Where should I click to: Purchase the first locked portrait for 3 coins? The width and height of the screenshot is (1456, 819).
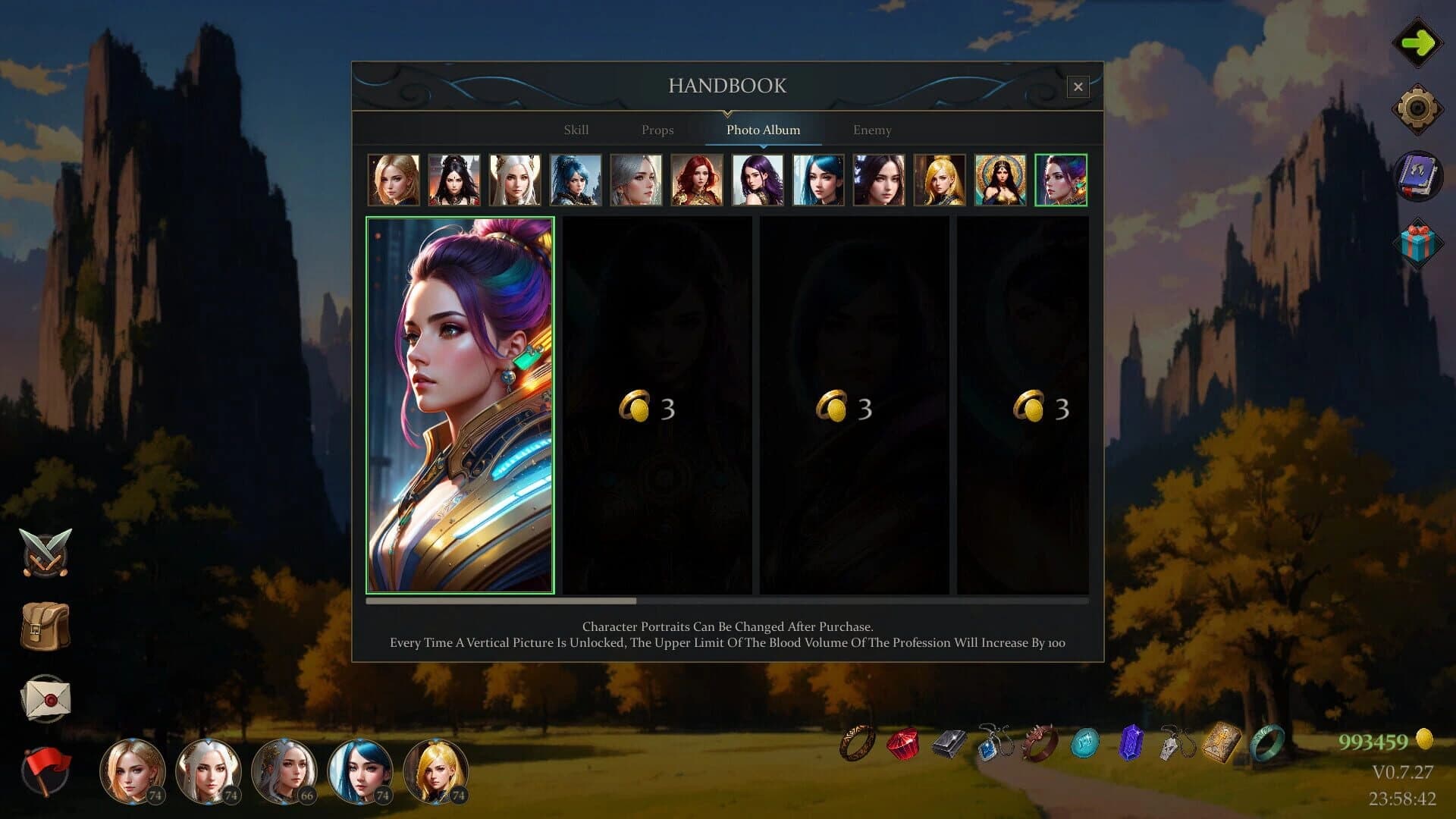point(657,406)
